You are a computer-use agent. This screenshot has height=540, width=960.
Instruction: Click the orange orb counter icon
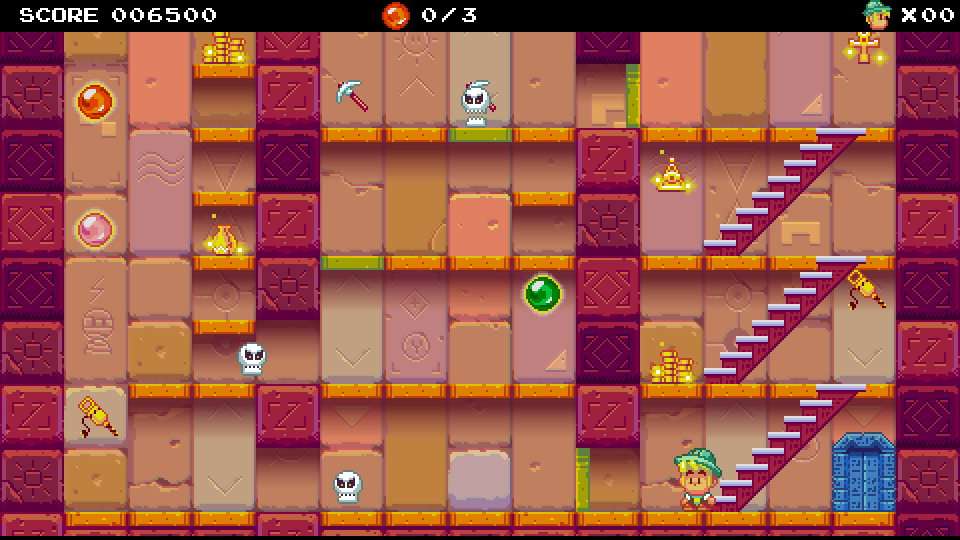(396, 15)
